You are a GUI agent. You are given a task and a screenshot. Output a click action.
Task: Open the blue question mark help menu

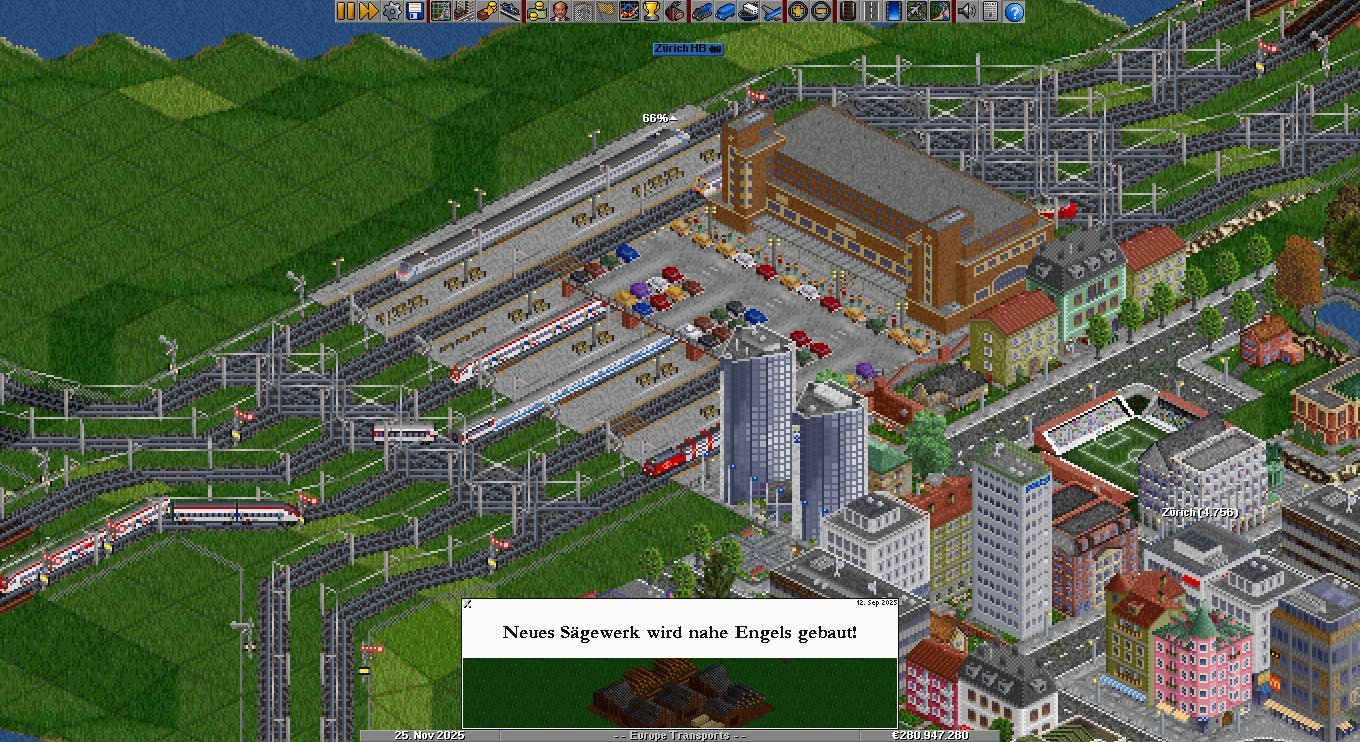(x=1014, y=11)
